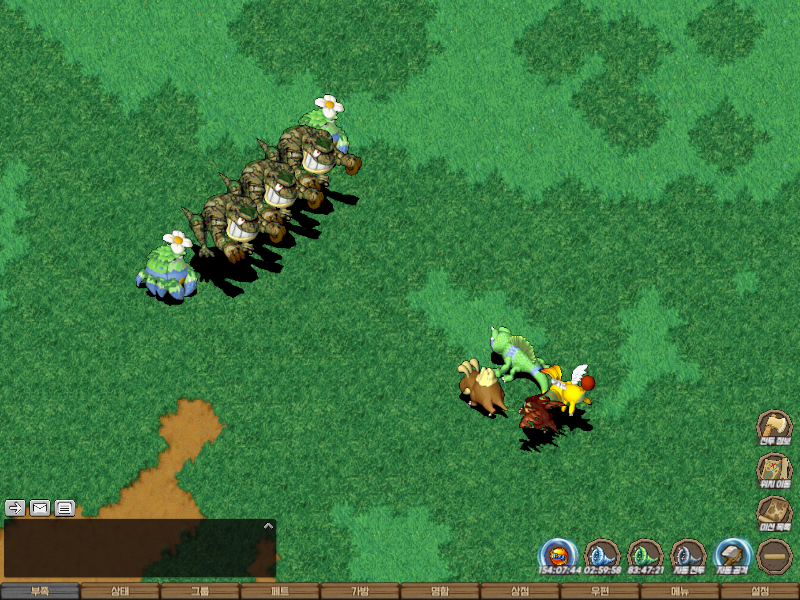Open the 상점 (shop) menu
Image resolution: width=800 pixels, height=600 pixels.
[x=520, y=591]
